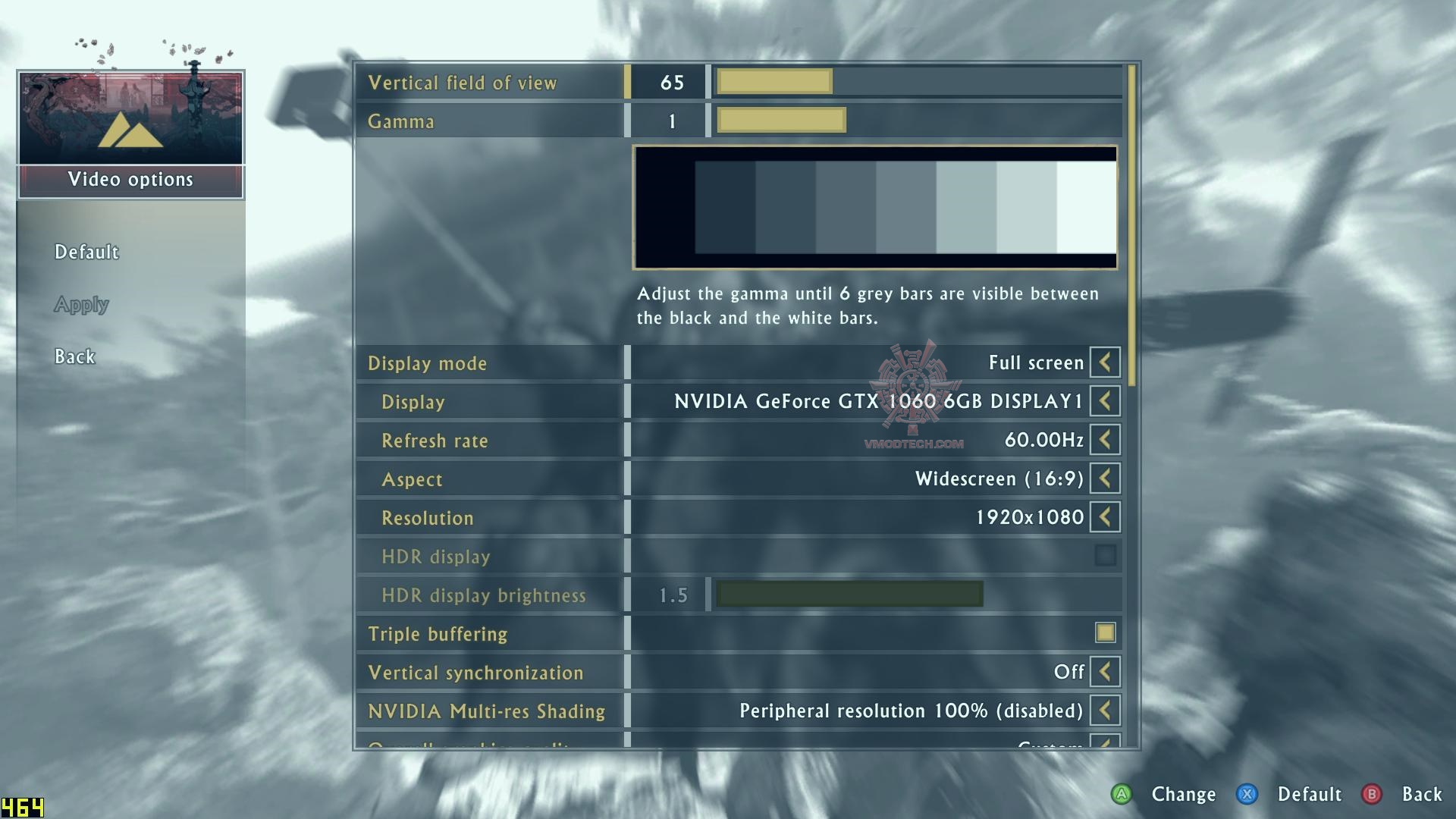This screenshot has height=819, width=1456.
Task: Change Display mode with its arrow
Action: click(1105, 362)
